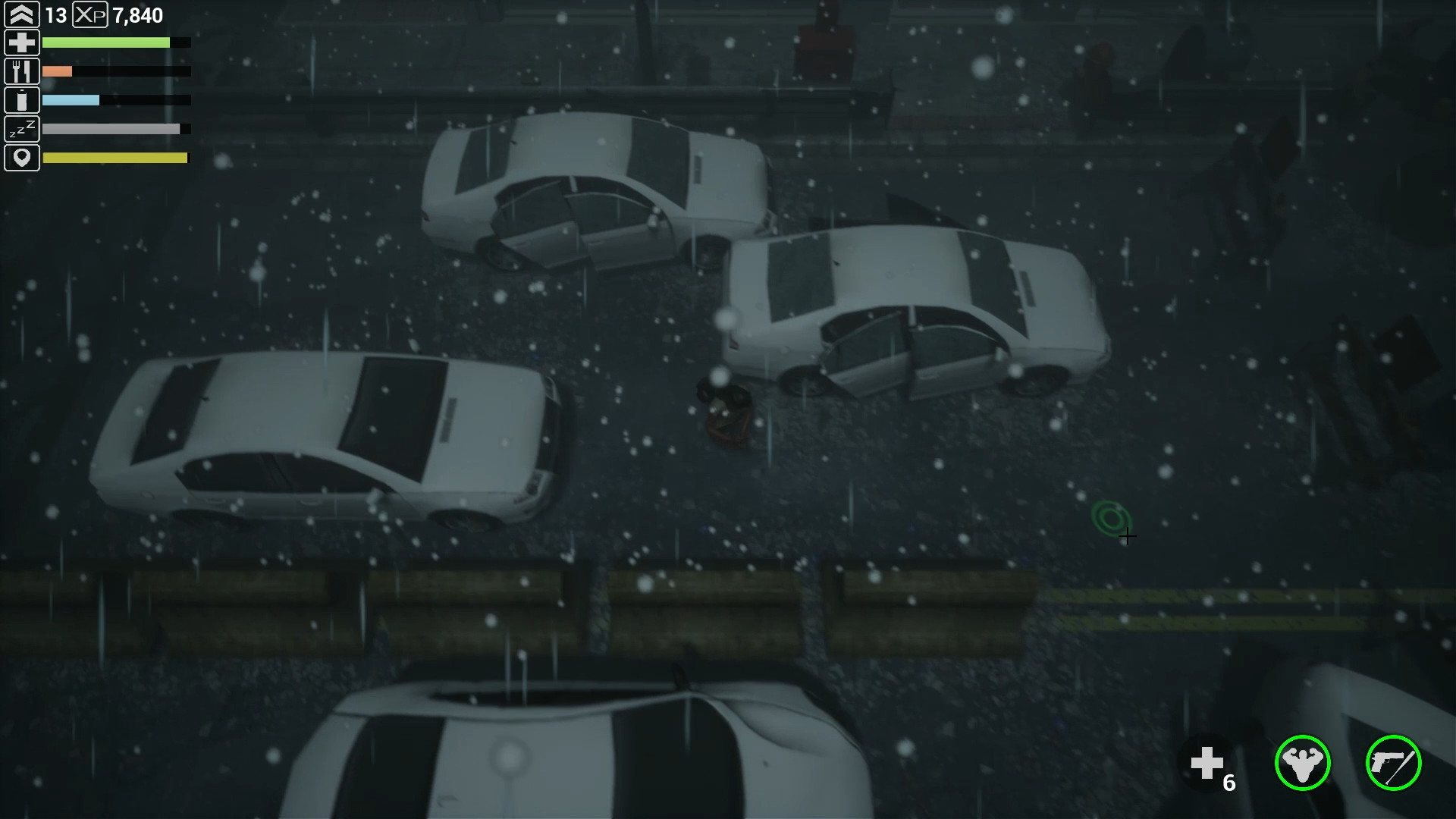Click the yellow location progress bar
The width and height of the screenshot is (1456, 819).
(115, 158)
